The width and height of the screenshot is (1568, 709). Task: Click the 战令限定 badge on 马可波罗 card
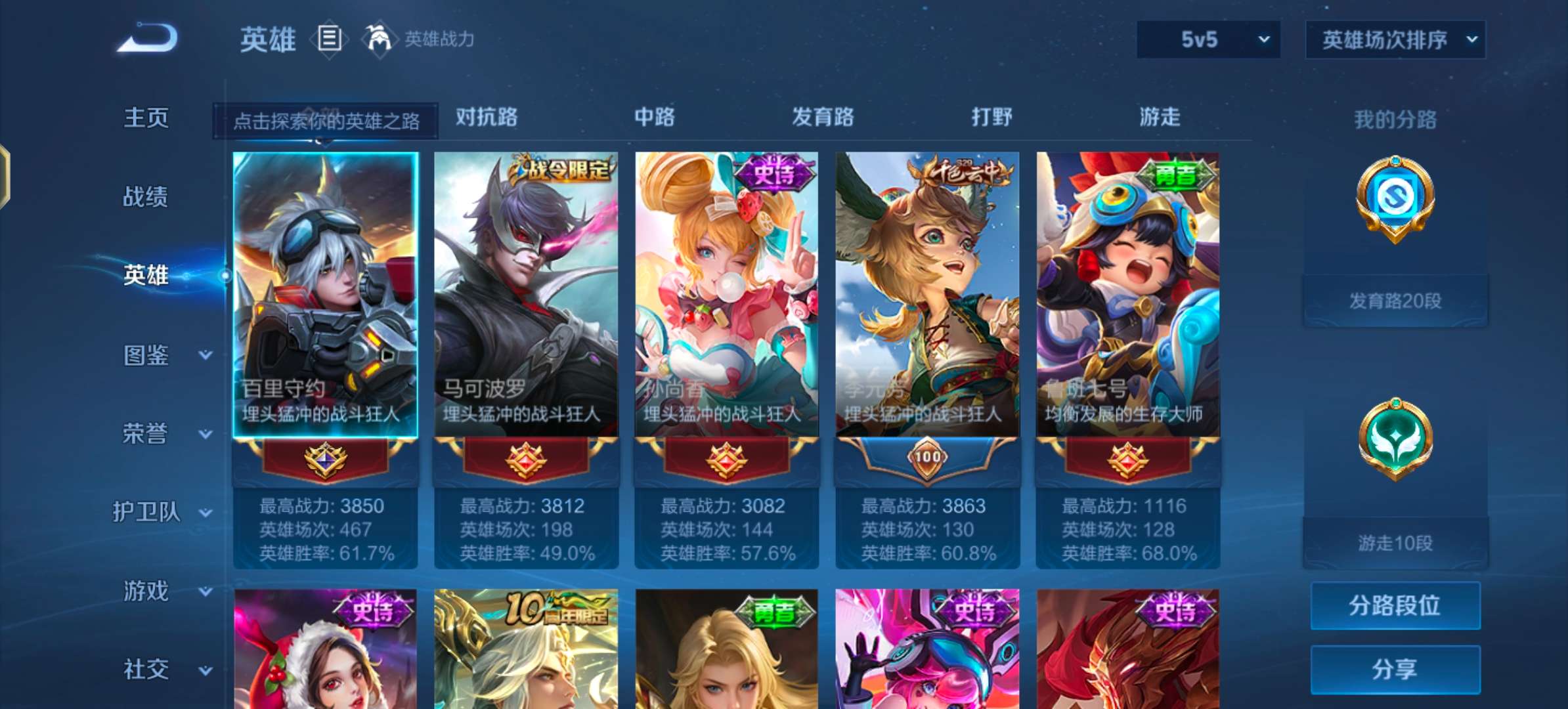(x=563, y=171)
